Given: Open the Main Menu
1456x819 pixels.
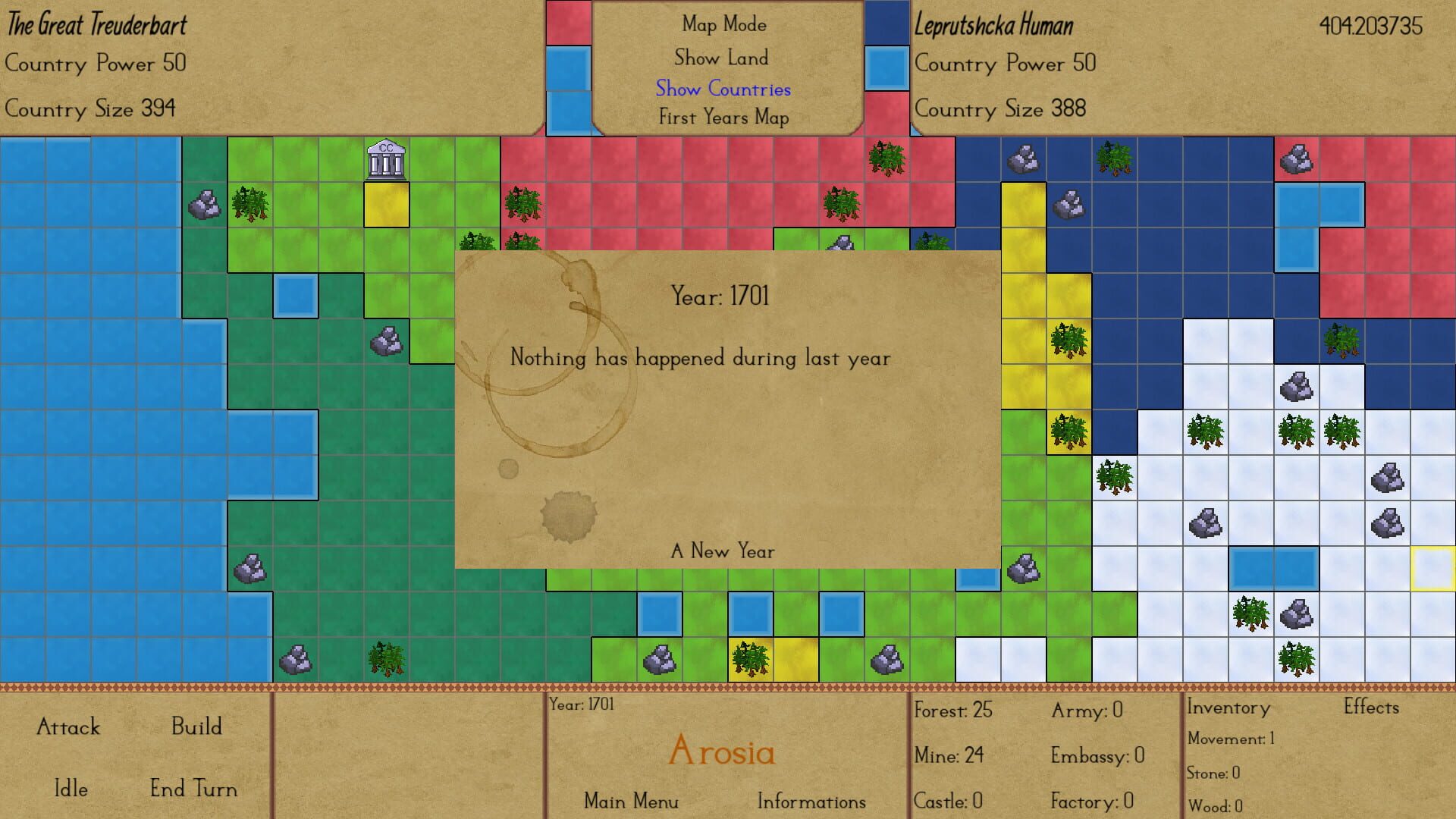Looking at the screenshot, I should click(x=631, y=801).
